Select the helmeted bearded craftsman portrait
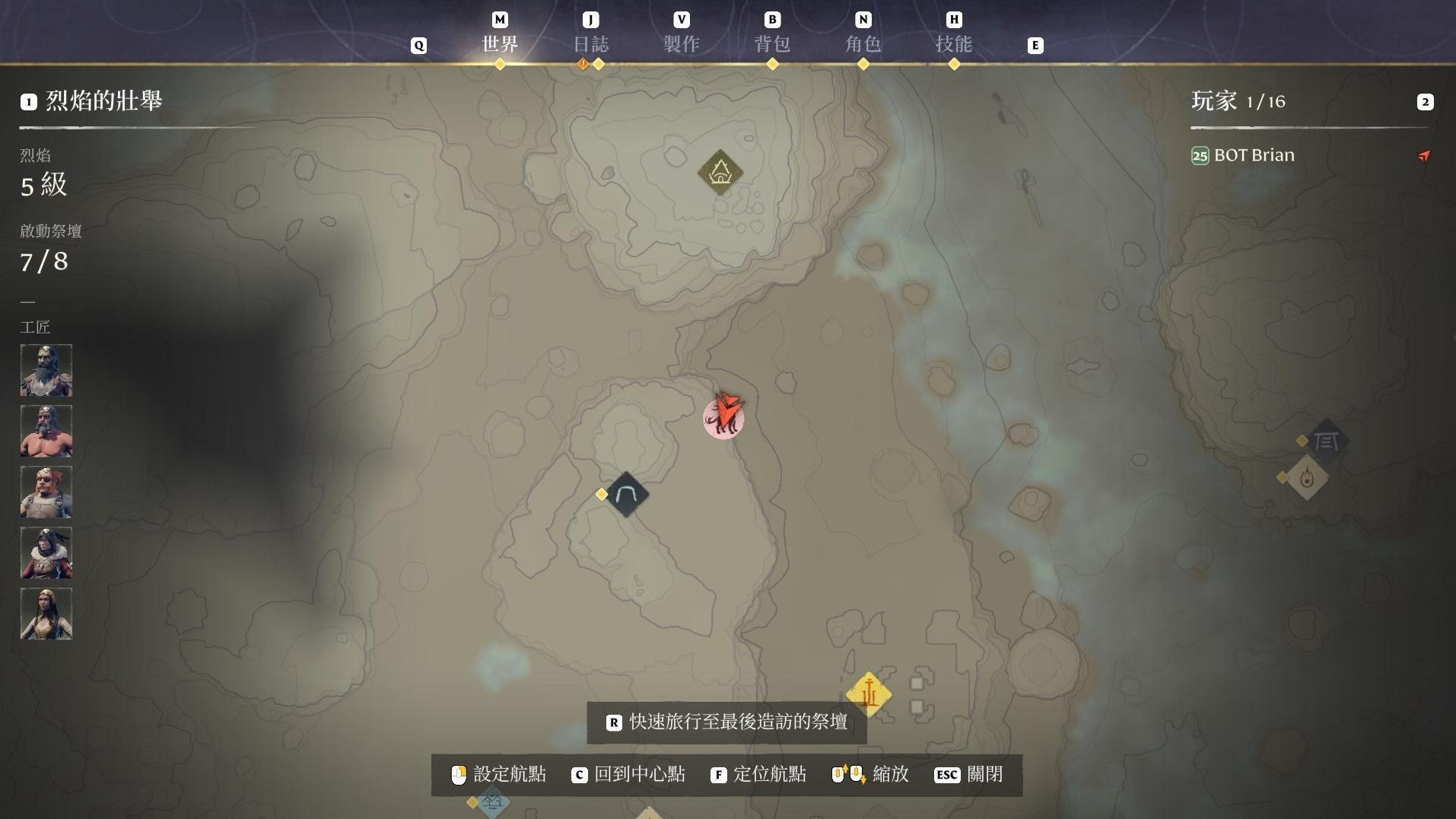The width and height of the screenshot is (1456, 819). [46, 370]
